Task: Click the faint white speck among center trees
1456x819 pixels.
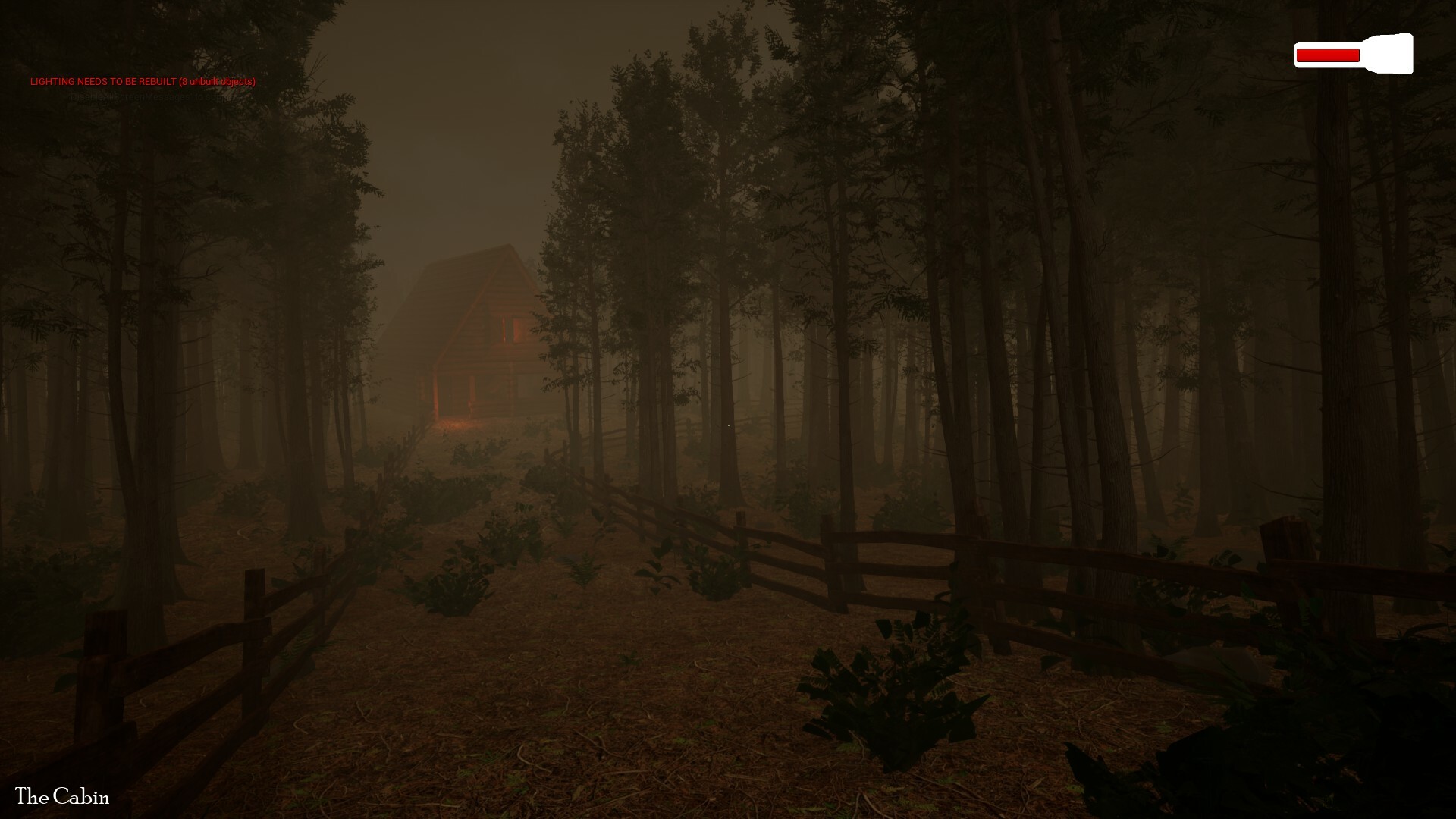Action: click(x=728, y=425)
